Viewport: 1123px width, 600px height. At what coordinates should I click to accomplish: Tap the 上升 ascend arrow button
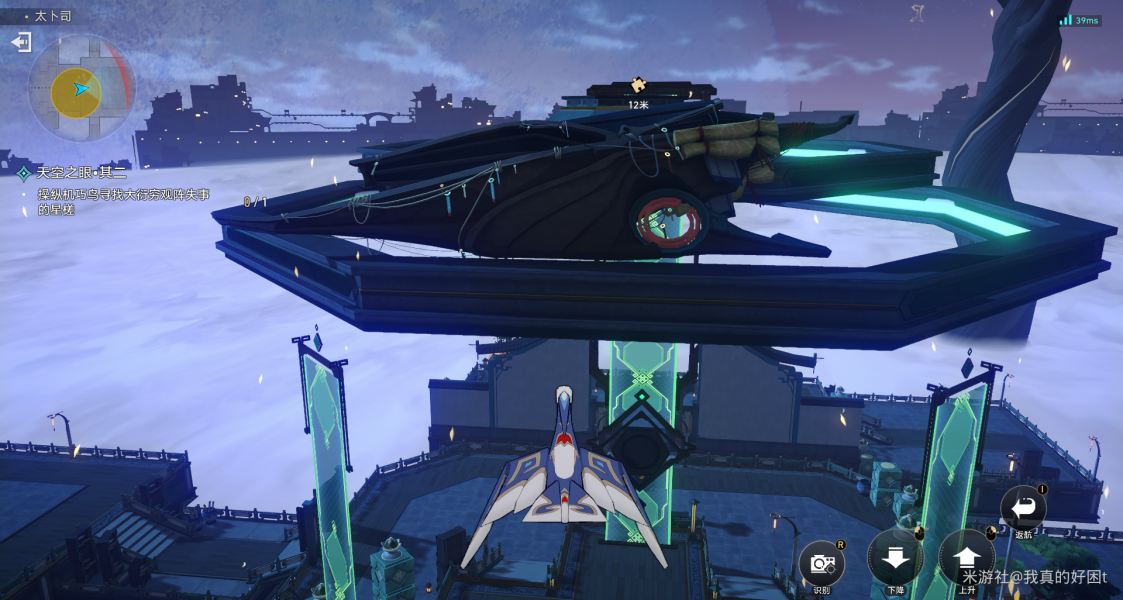point(967,556)
